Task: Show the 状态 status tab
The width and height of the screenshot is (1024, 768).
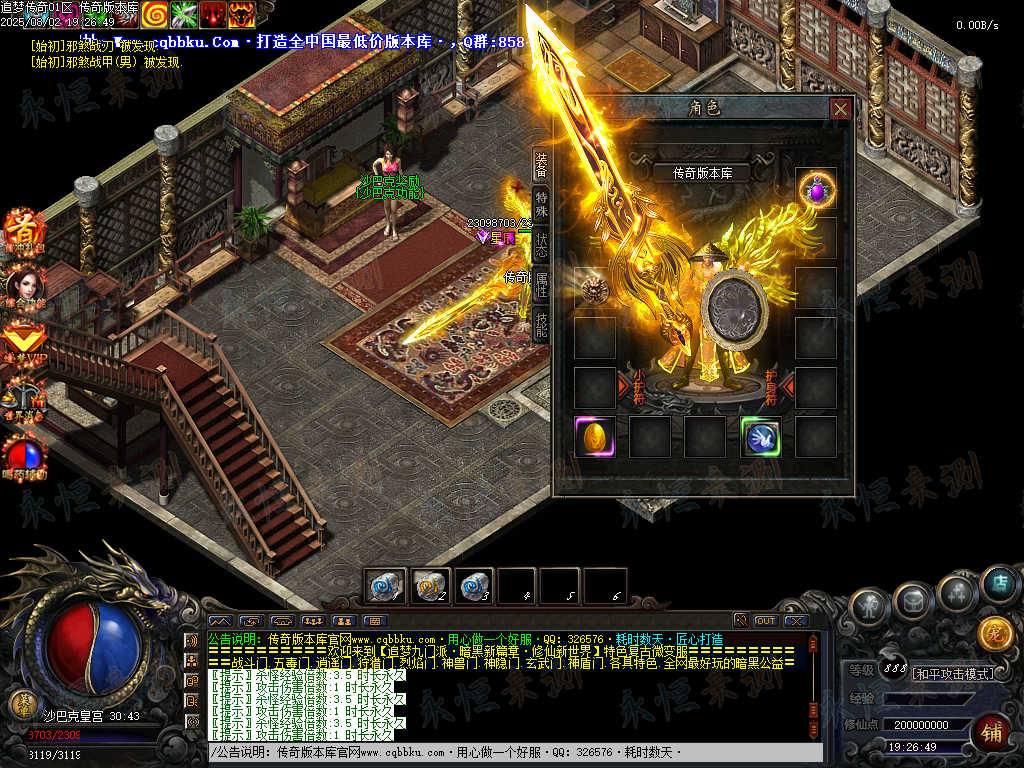Action: click(541, 243)
